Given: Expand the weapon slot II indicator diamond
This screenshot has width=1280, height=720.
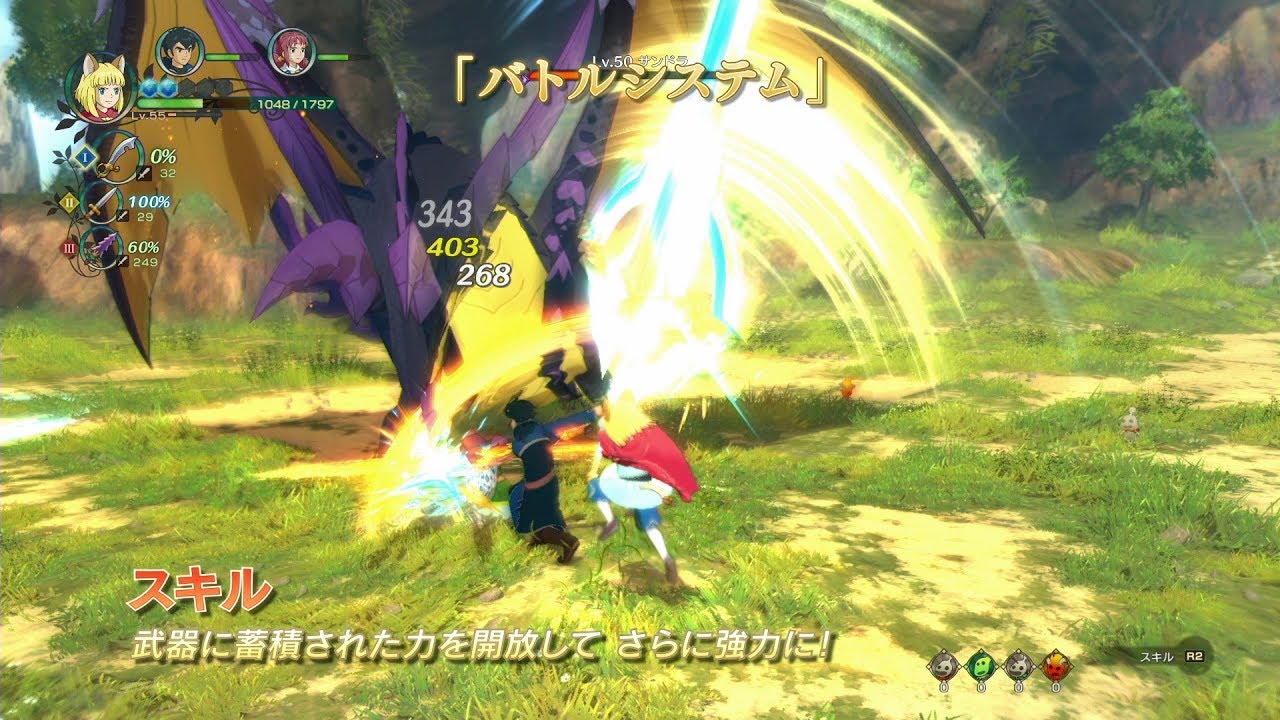Looking at the screenshot, I should point(70,202).
